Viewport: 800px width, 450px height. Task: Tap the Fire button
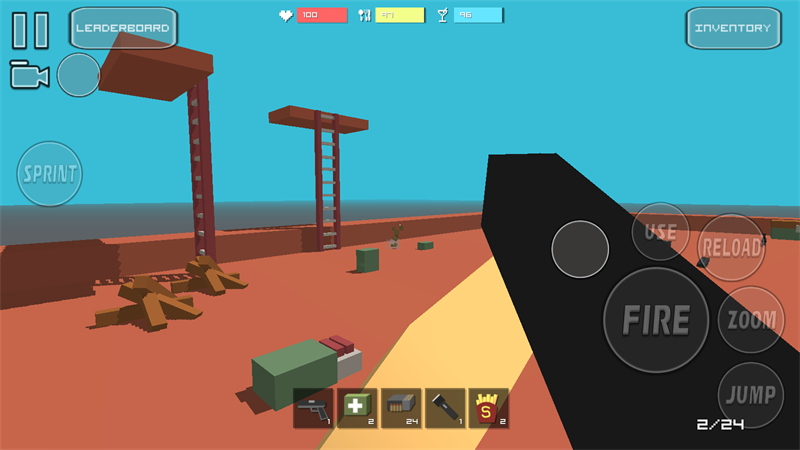click(x=656, y=320)
